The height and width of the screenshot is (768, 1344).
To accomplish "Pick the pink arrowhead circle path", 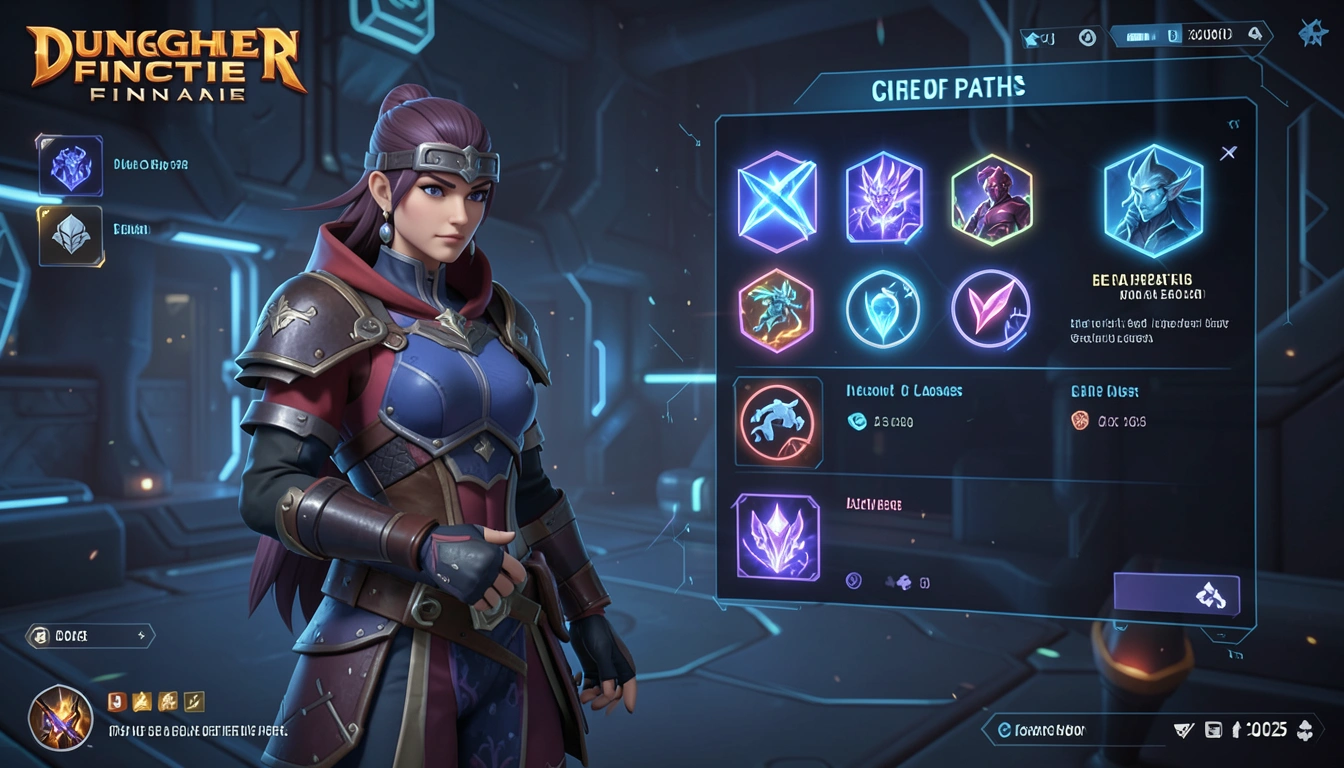I will 990,310.
